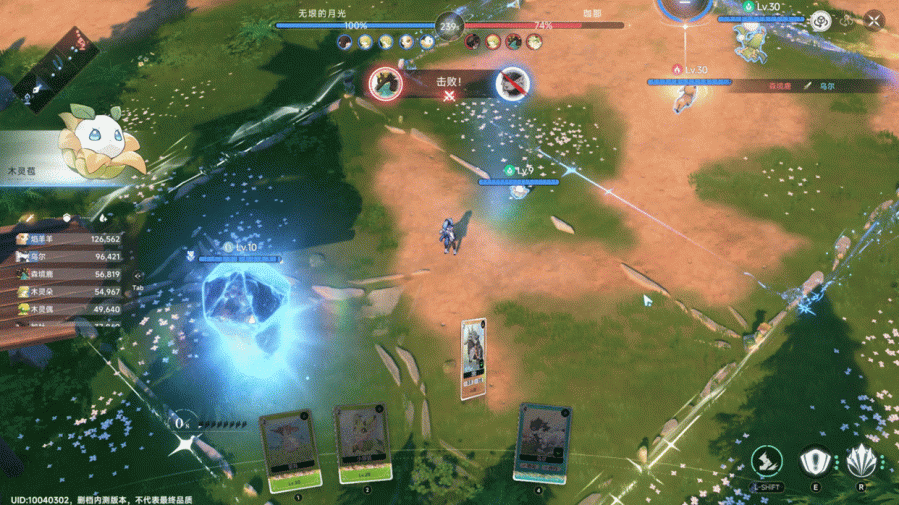Switch to the shield stat tab
The image size is (899, 505).
click(67, 218)
